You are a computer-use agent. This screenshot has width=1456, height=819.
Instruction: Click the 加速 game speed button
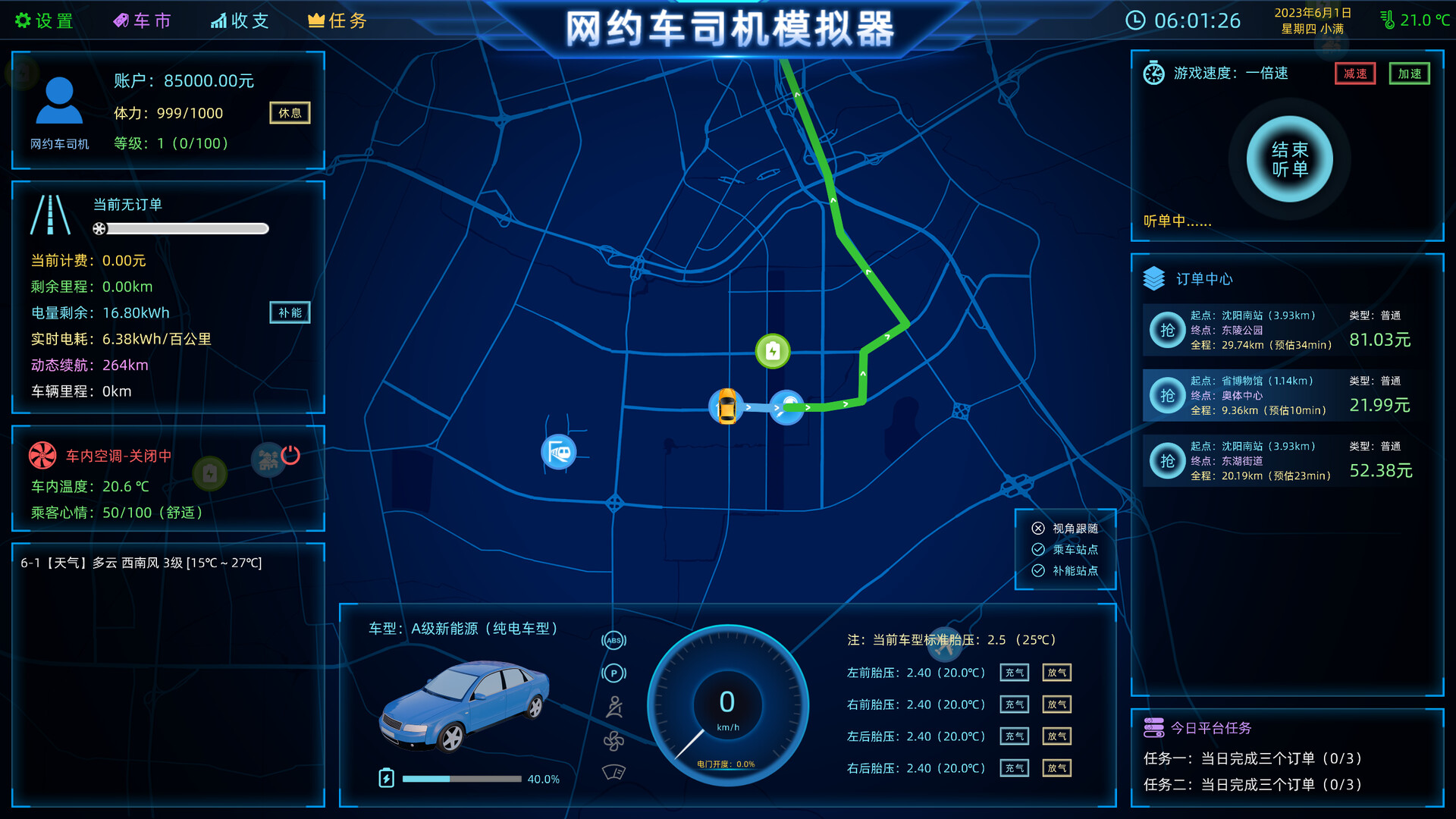1409,73
